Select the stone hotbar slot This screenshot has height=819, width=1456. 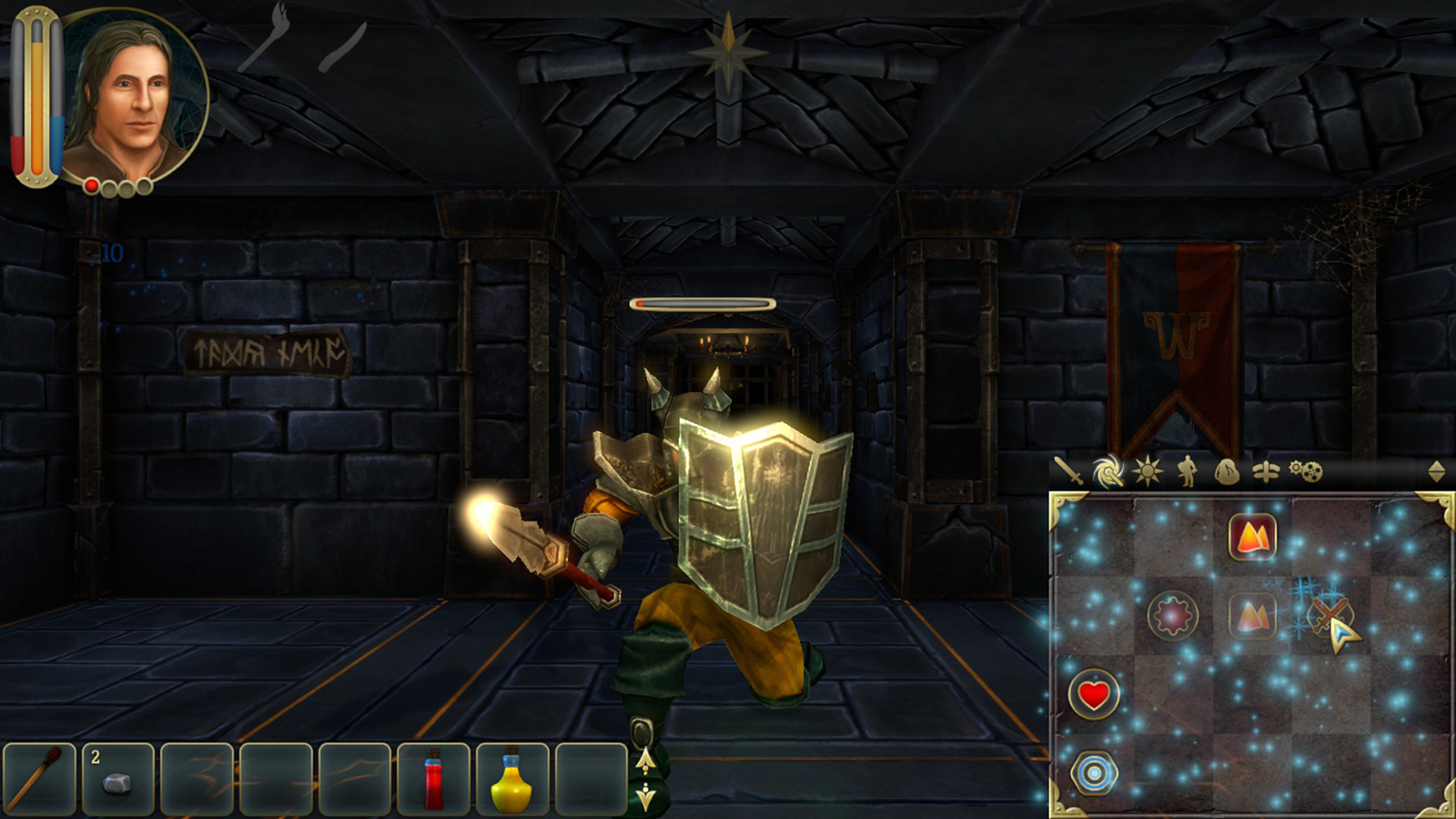click(x=117, y=779)
